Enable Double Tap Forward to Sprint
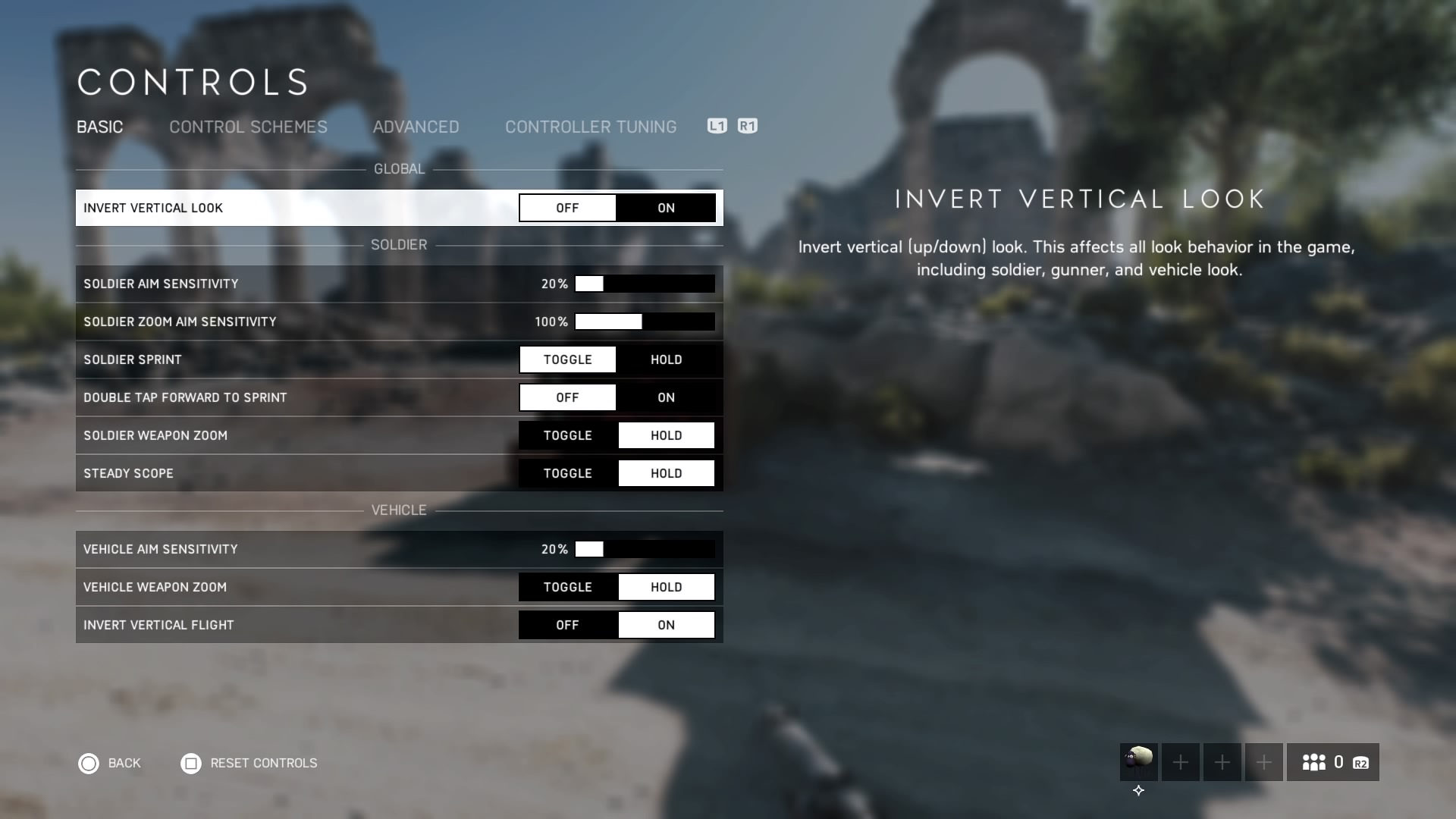The width and height of the screenshot is (1456, 819). tap(666, 397)
